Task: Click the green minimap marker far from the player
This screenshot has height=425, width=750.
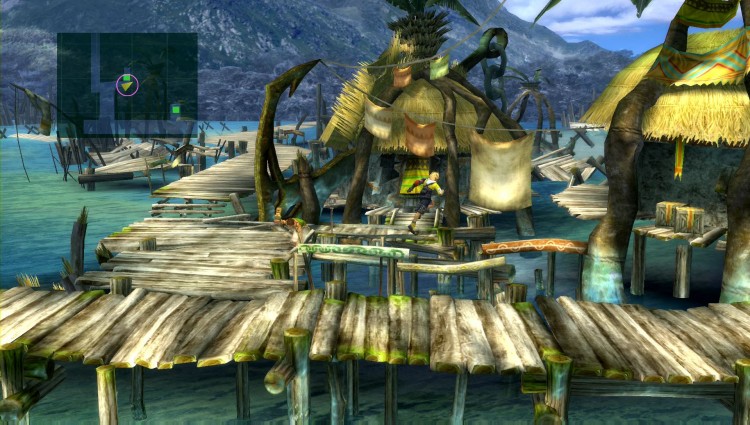Action: 176,109
